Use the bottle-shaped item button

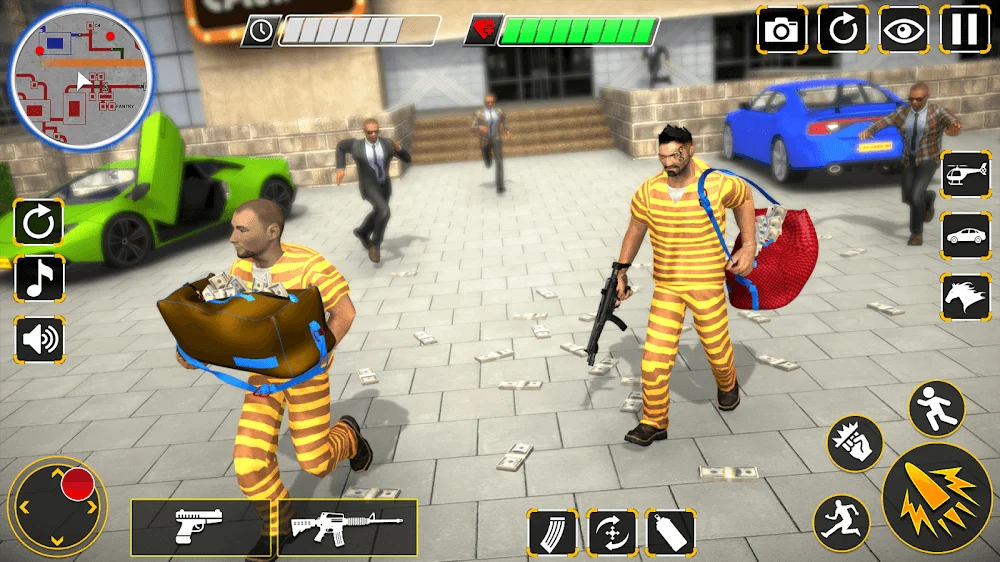(x=670, y=532)
